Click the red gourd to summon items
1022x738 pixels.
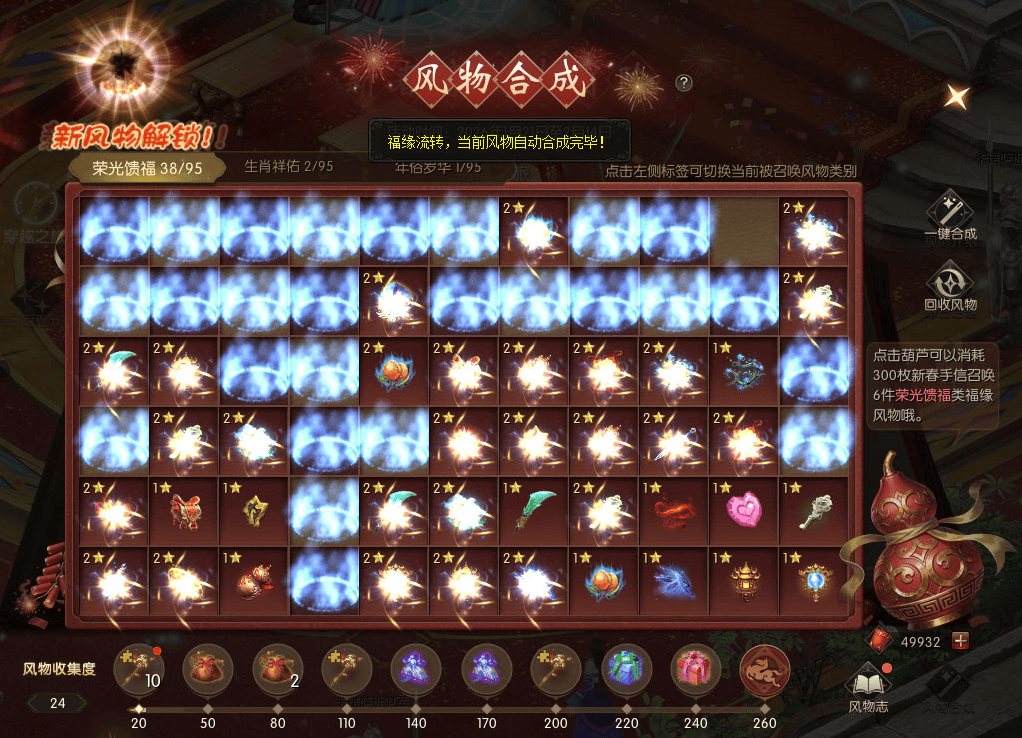[x=912, y=545]
